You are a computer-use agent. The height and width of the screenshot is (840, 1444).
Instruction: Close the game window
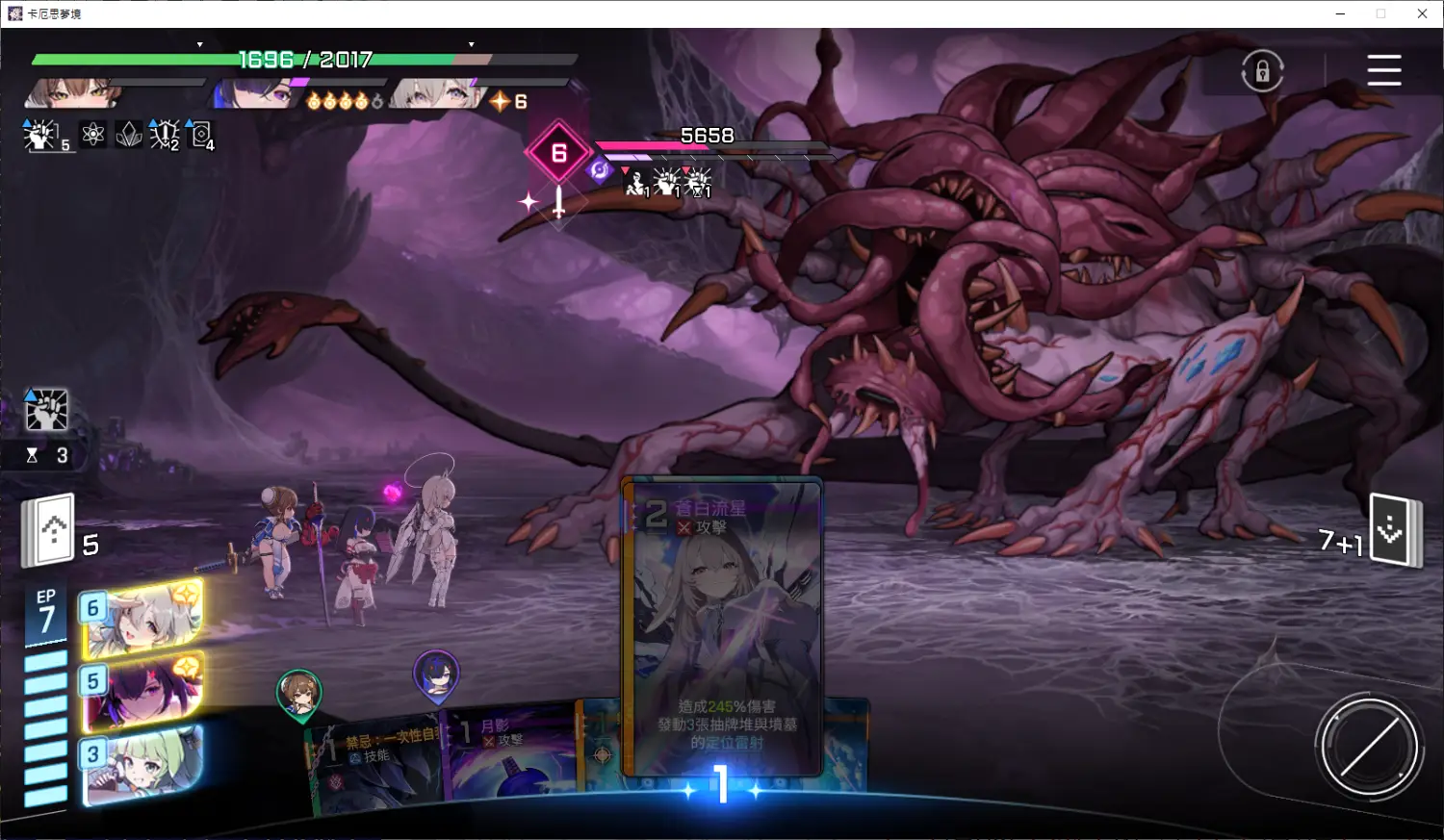point(1422,13)
